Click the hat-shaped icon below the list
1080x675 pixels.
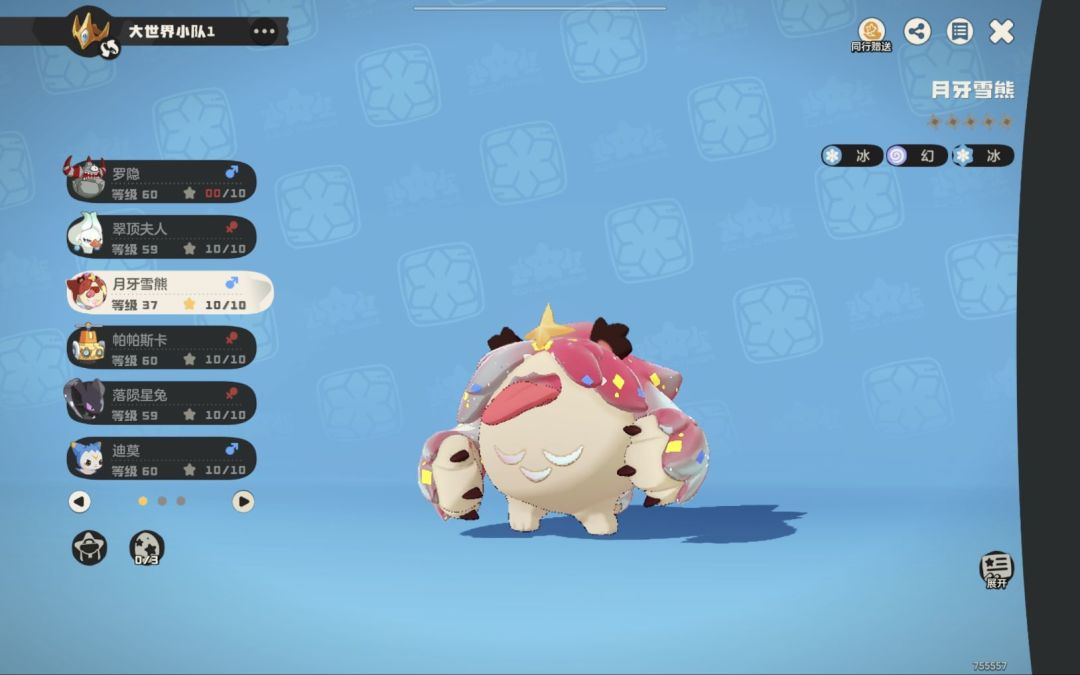pos(89,547)
